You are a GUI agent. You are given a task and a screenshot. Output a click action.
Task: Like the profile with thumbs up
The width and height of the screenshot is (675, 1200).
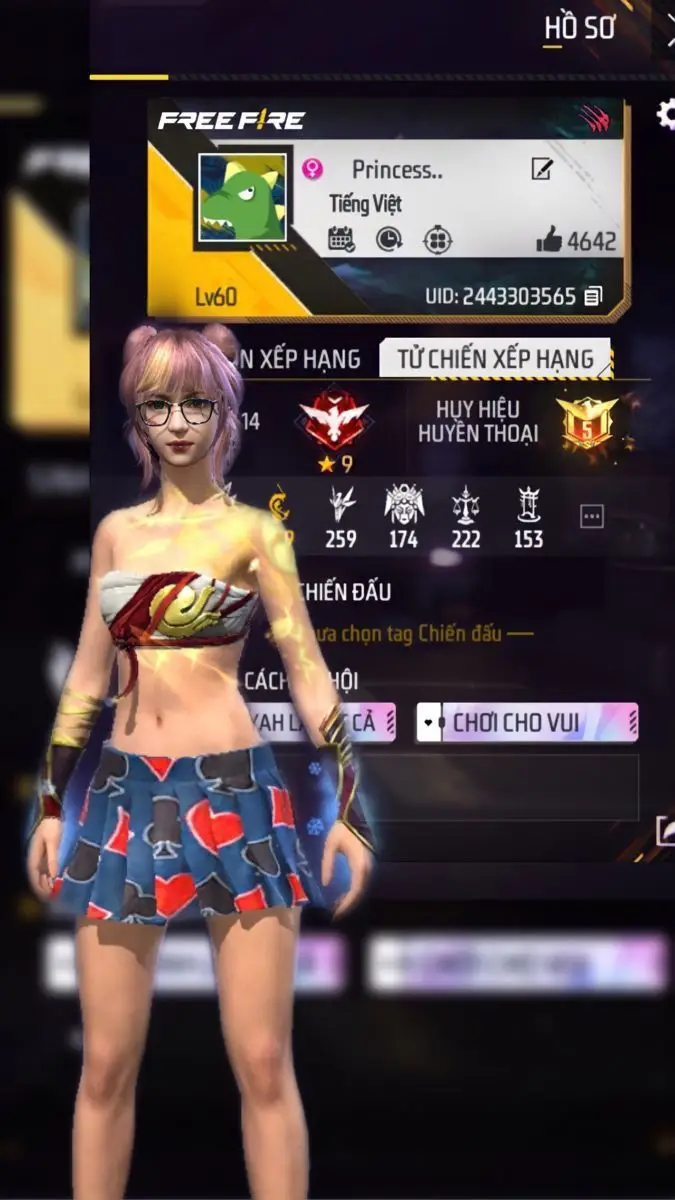pyautogui.click(x=550, y=239)
